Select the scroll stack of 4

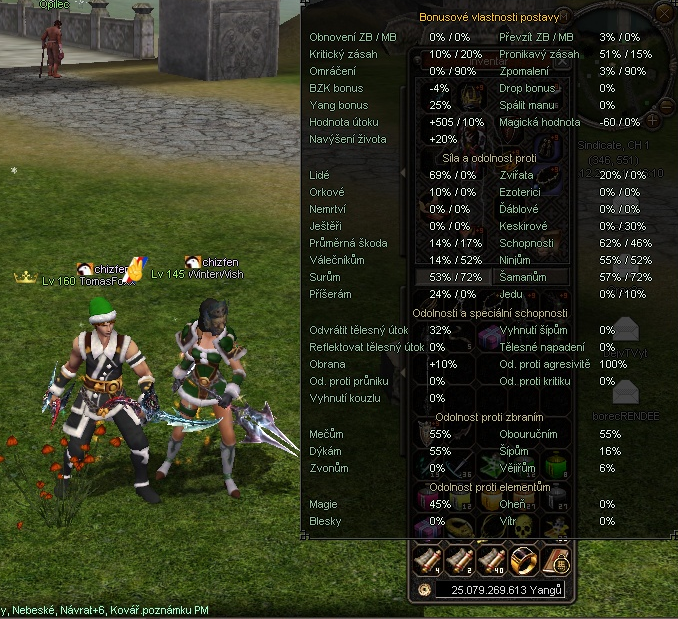pos(427,561)
